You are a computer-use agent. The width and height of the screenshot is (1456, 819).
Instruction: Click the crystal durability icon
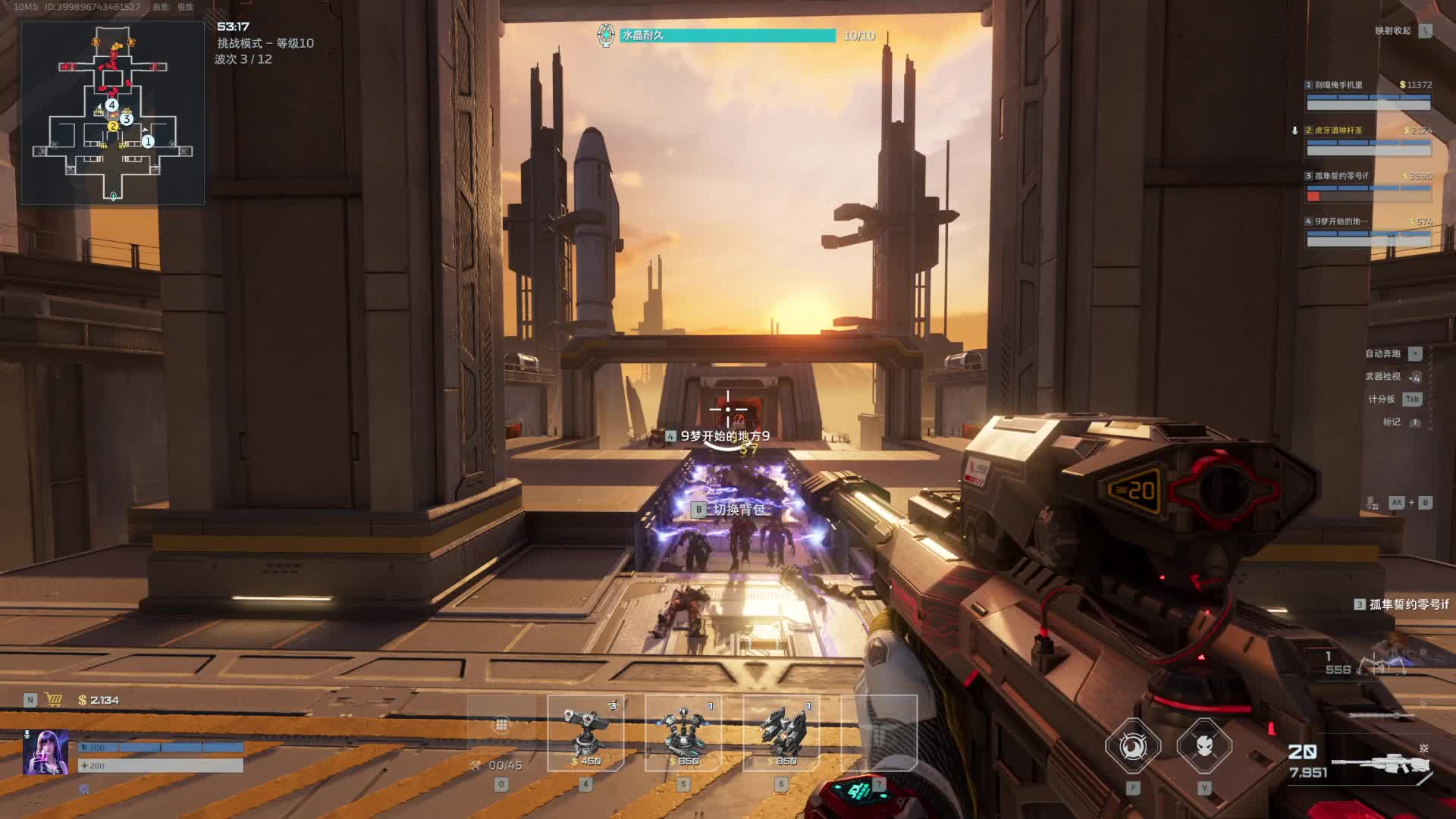(605, 36)
